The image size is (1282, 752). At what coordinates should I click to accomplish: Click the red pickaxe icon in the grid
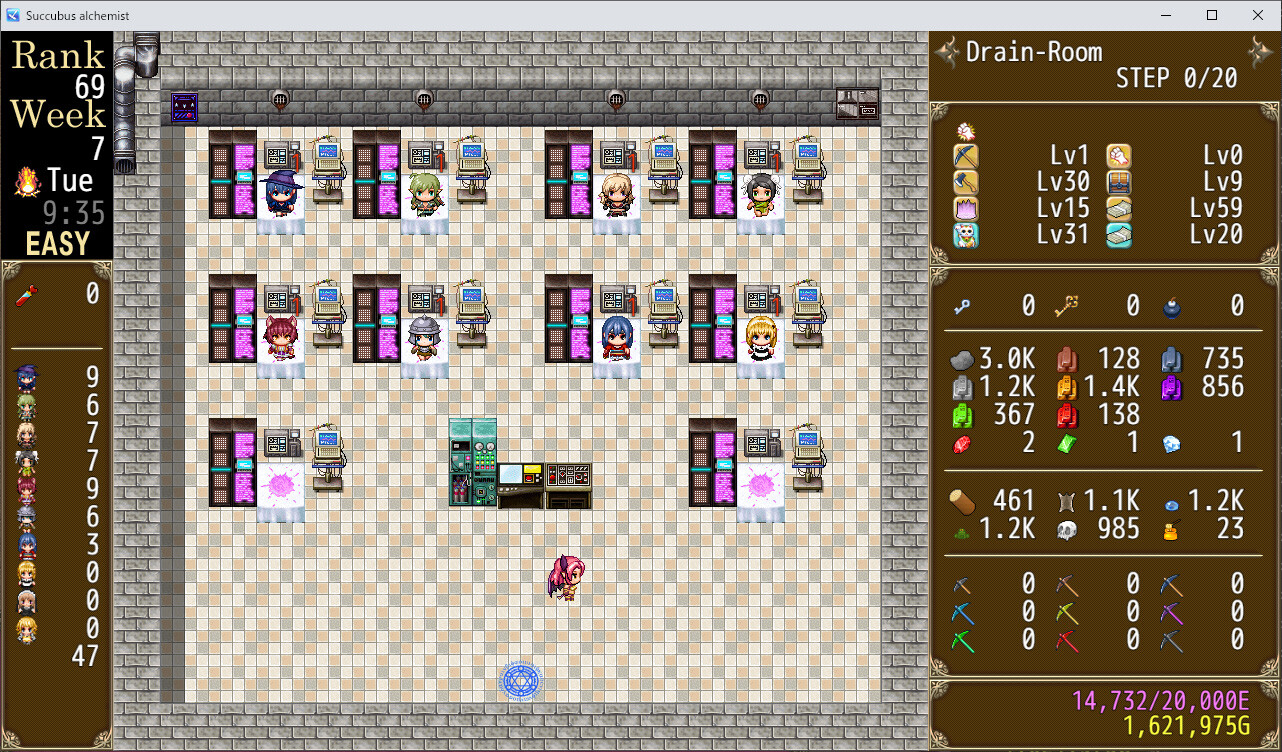(1066, 638)
